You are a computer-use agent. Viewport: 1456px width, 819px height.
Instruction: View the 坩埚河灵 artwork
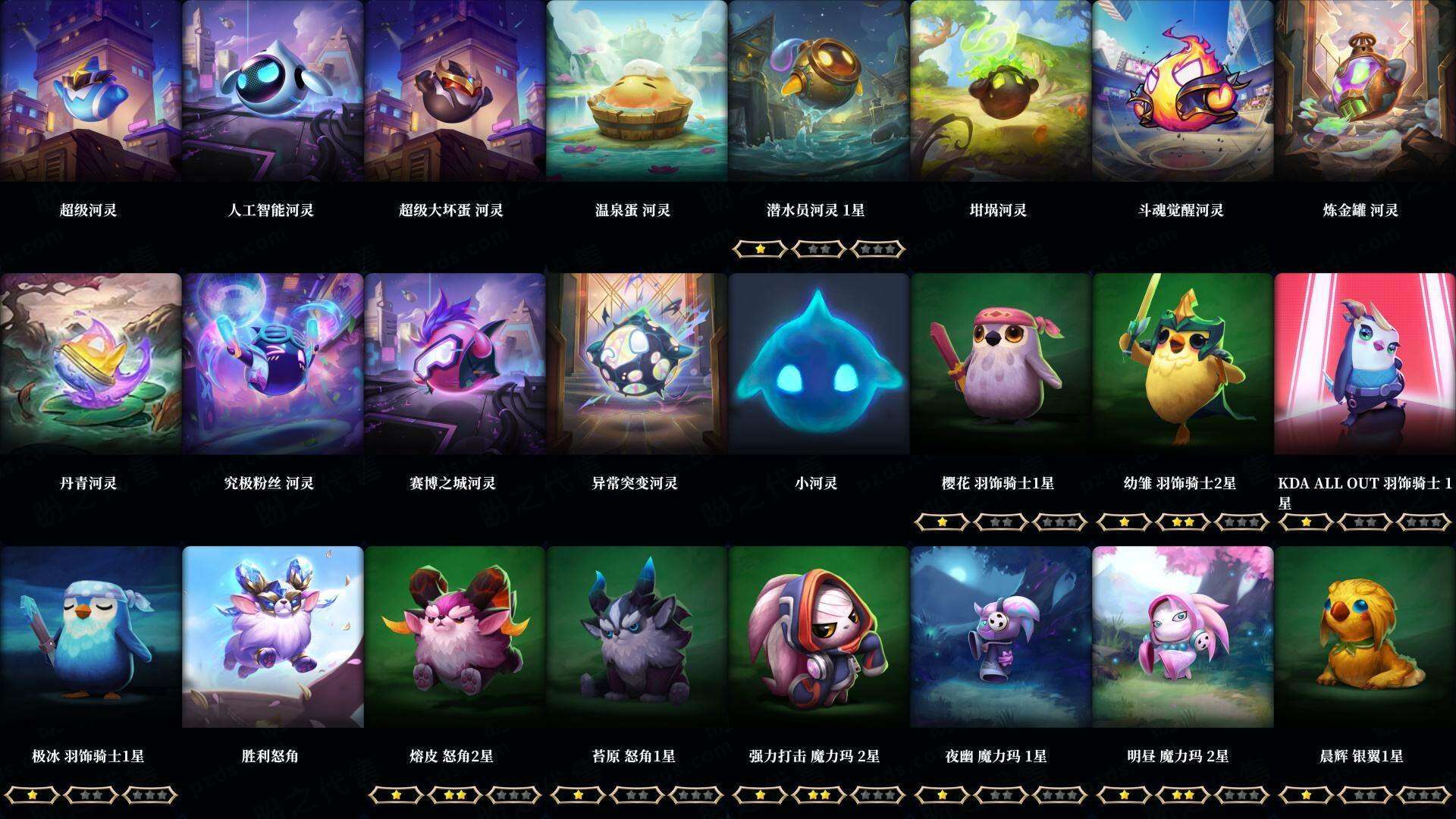(x=1001, y=91)
